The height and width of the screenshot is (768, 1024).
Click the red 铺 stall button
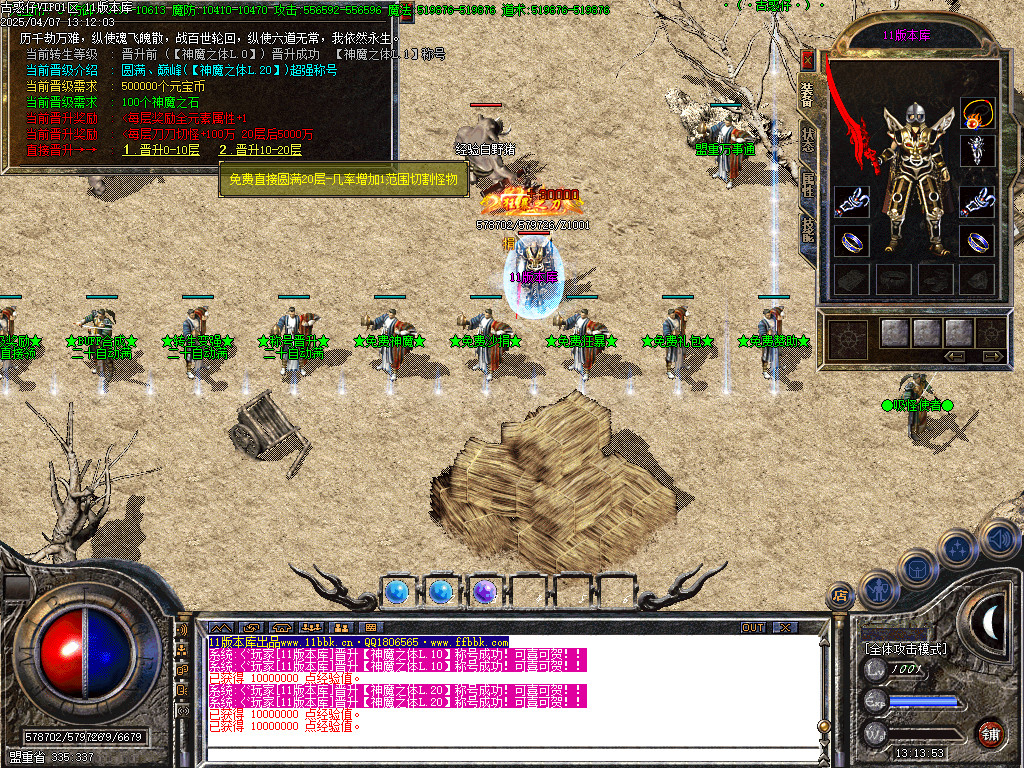coord(990,733)
